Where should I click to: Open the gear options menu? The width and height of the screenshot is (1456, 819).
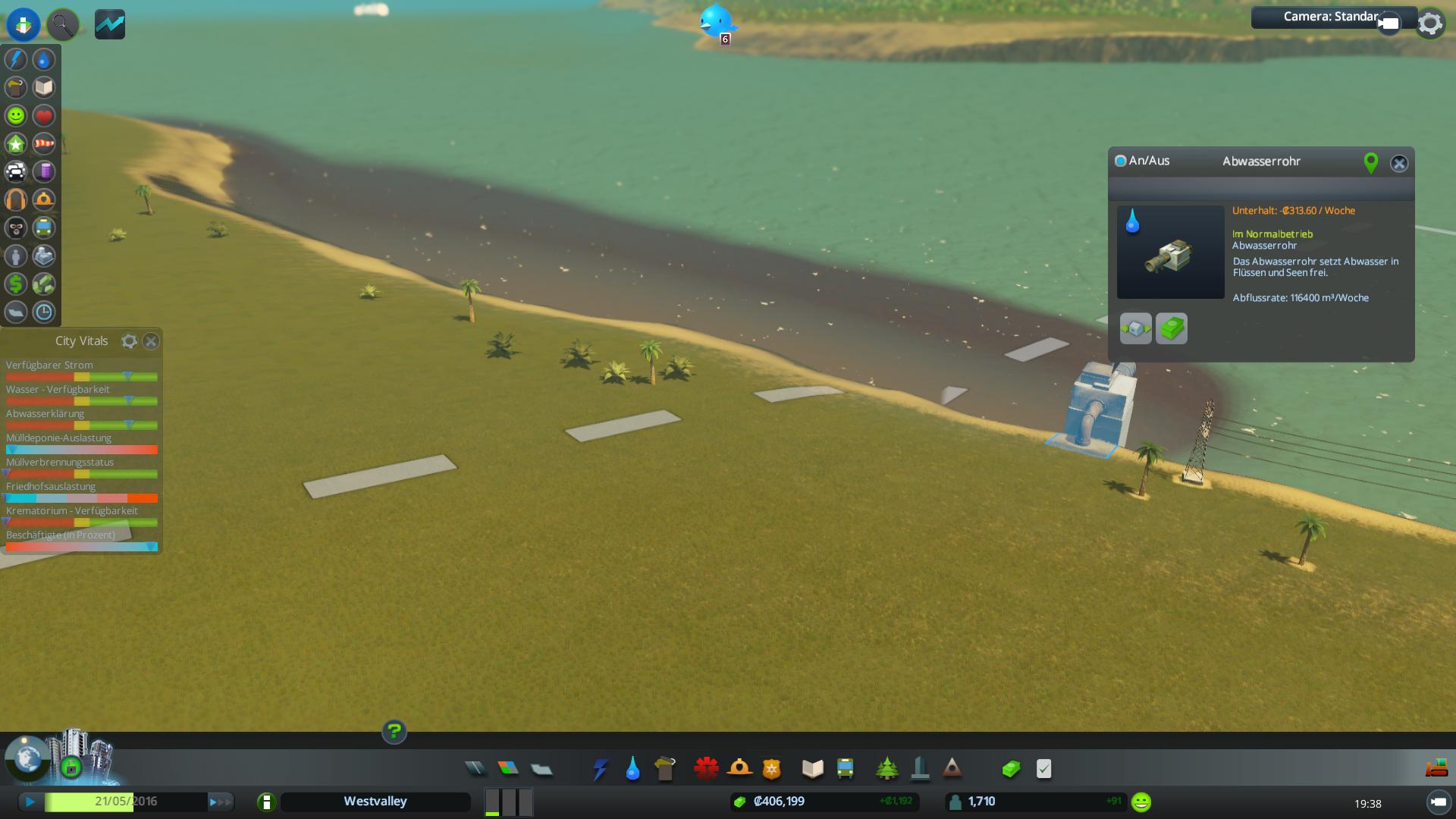click(1430, 24)
